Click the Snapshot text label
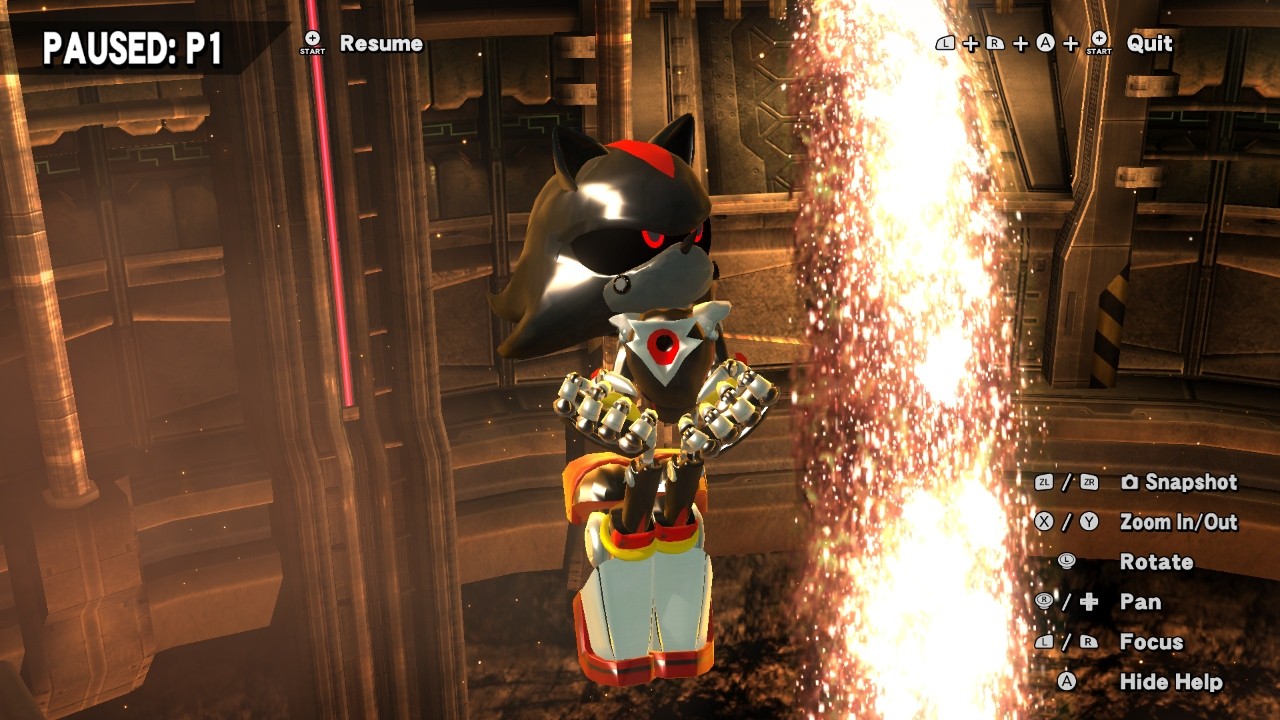The width and height of the screenshot is (1280, 720). [x=1190, y=482]
